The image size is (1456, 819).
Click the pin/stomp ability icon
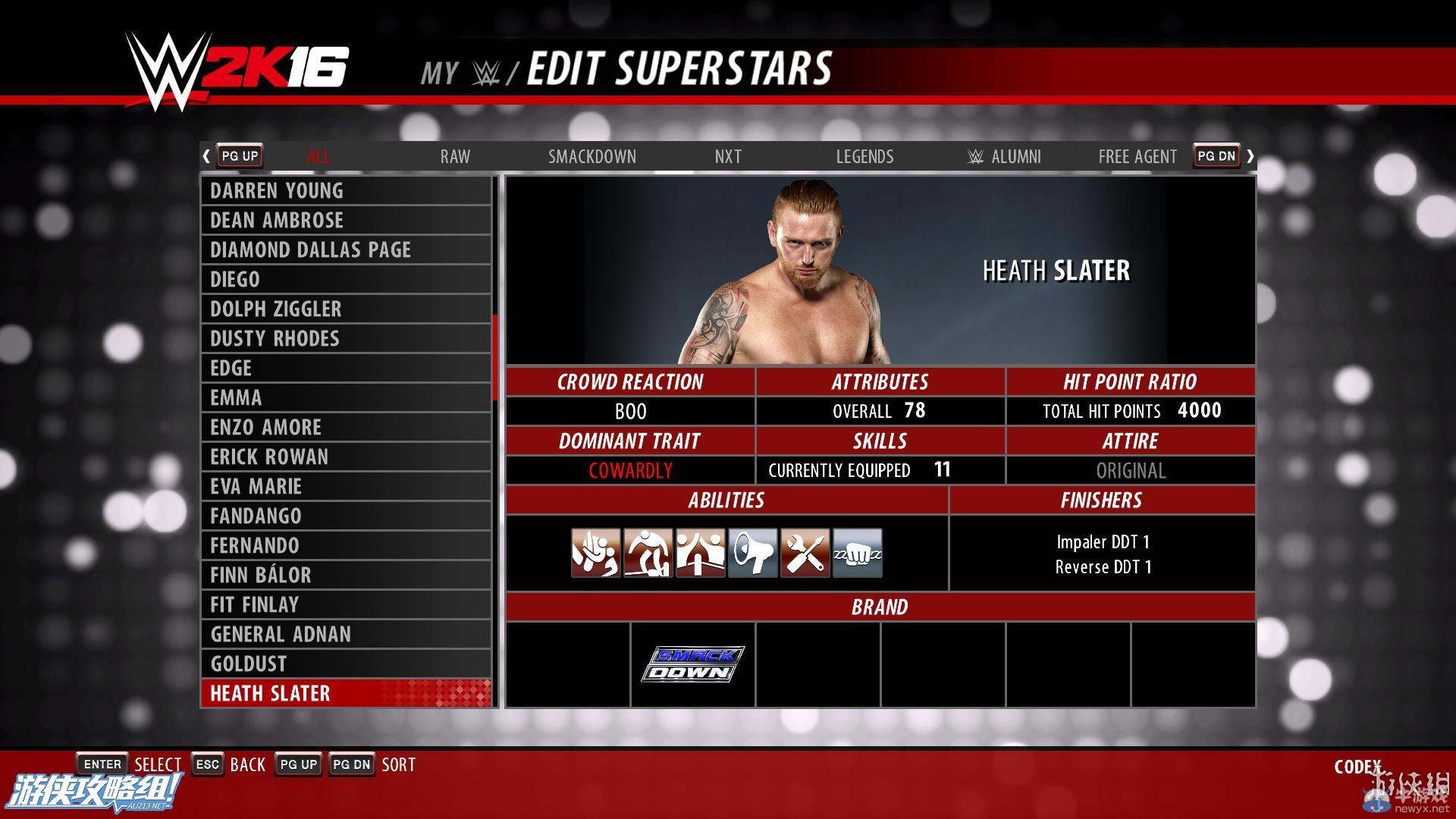tap(647, 553)
